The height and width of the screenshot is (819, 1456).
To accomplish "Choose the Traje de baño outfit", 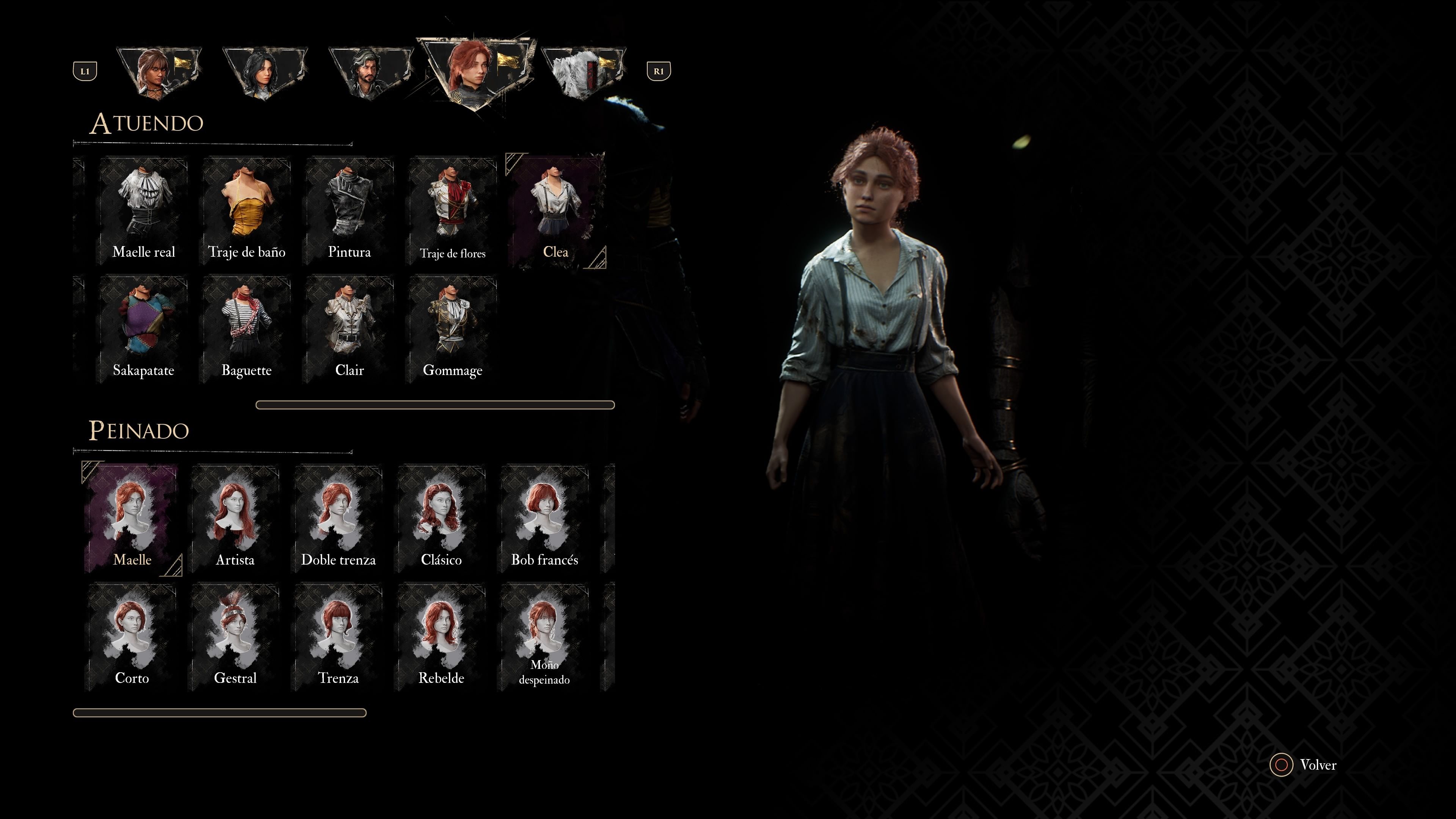I will click(x=246, y=211).
